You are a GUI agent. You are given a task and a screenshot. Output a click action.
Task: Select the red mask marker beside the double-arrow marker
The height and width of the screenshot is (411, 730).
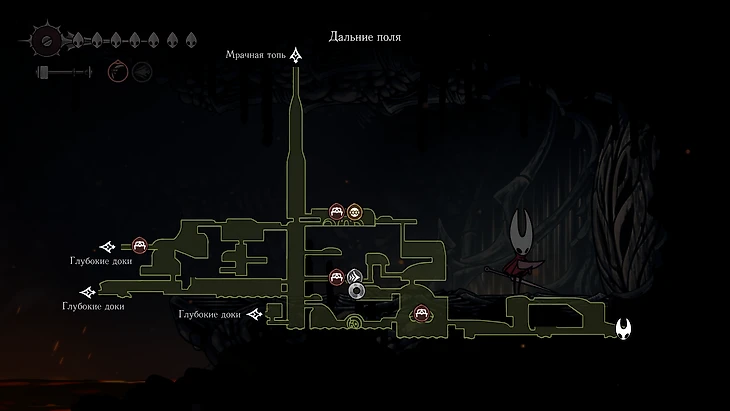click(x=337, y=277)
